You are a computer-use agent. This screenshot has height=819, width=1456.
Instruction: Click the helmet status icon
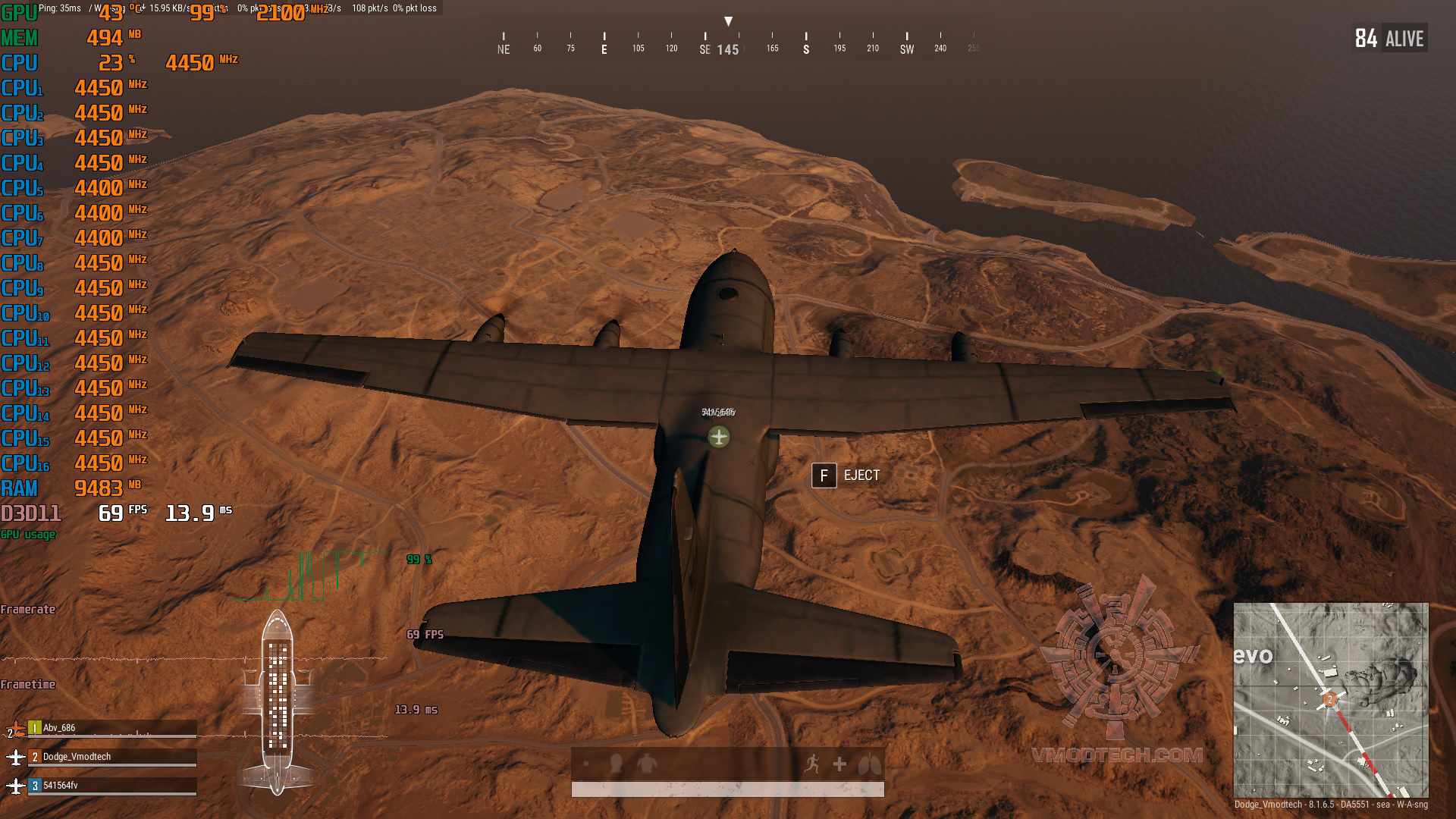616,764
